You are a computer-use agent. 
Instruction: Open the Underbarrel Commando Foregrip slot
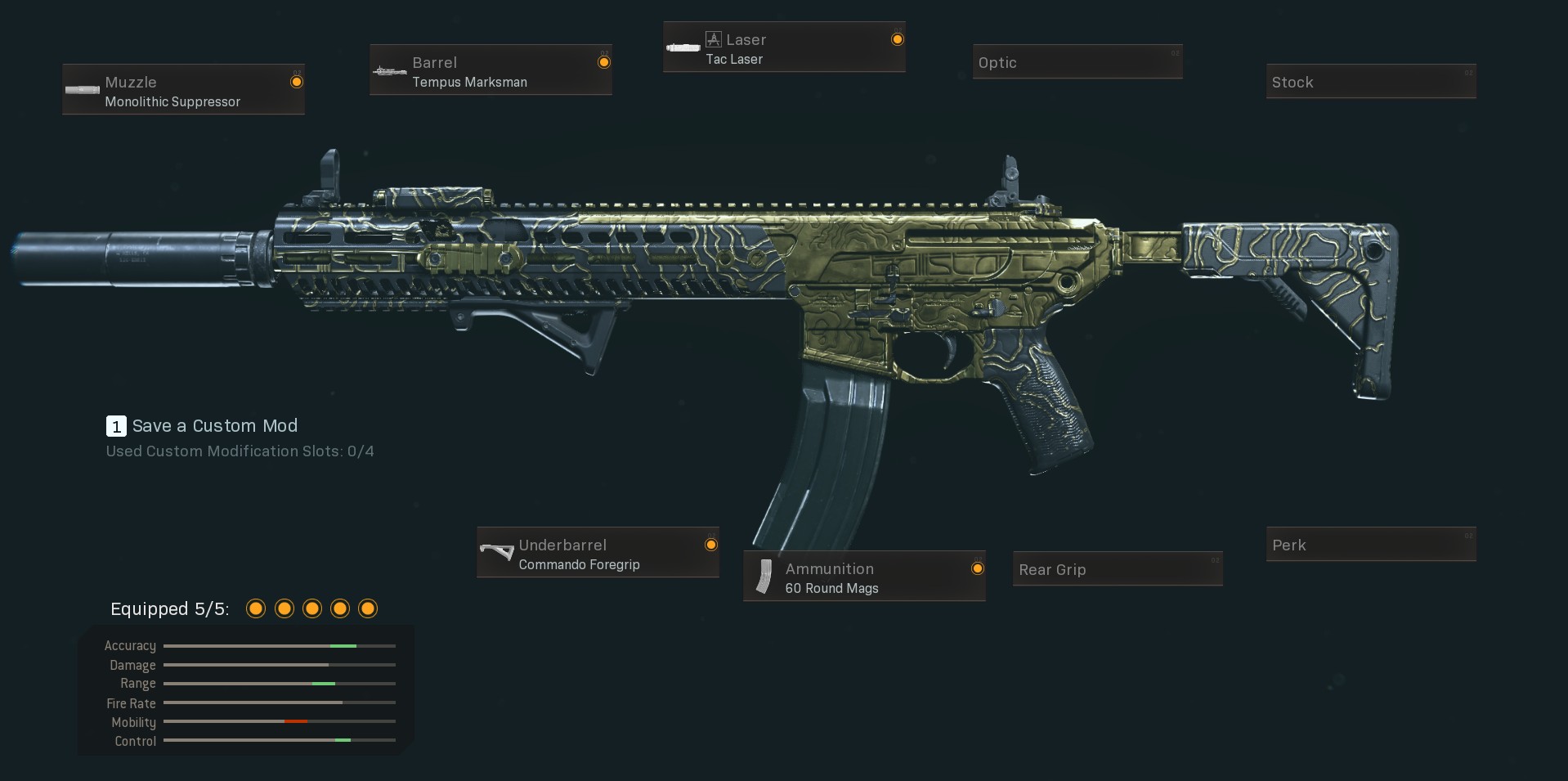(598, 553)
